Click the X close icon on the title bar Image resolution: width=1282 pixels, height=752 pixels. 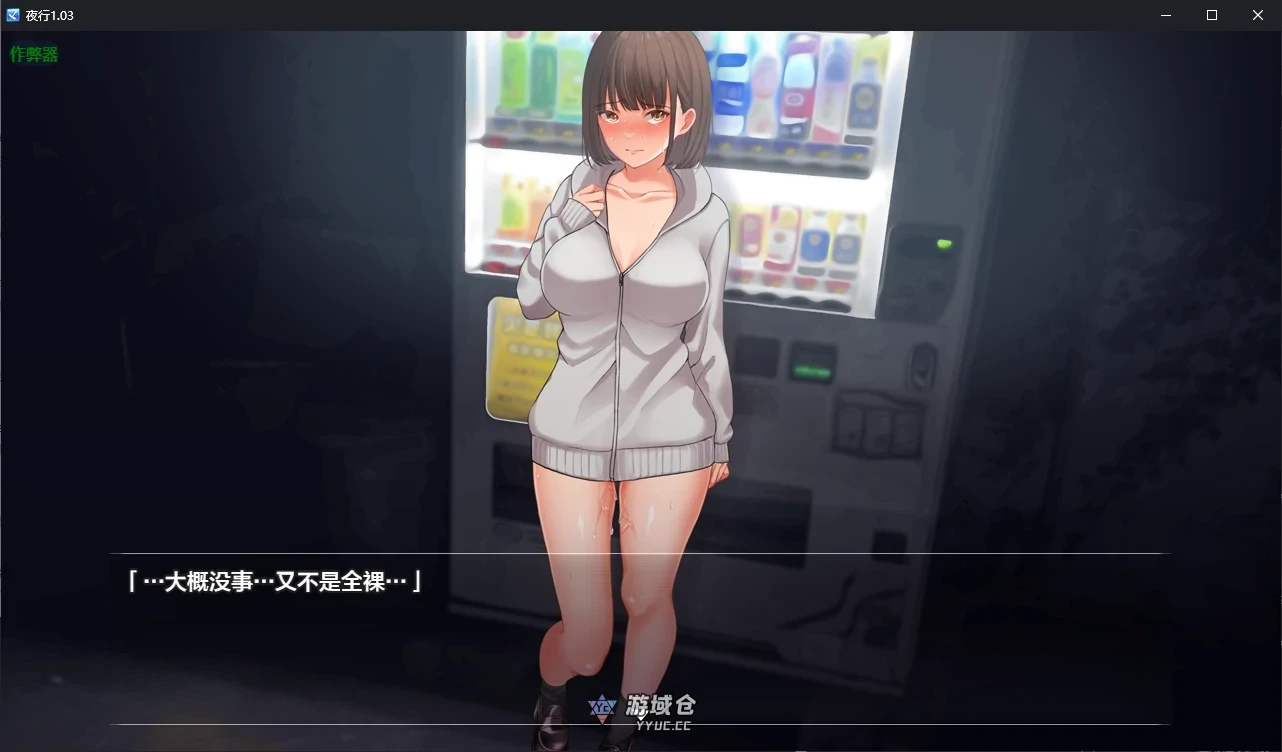(x=1257, y=15)
